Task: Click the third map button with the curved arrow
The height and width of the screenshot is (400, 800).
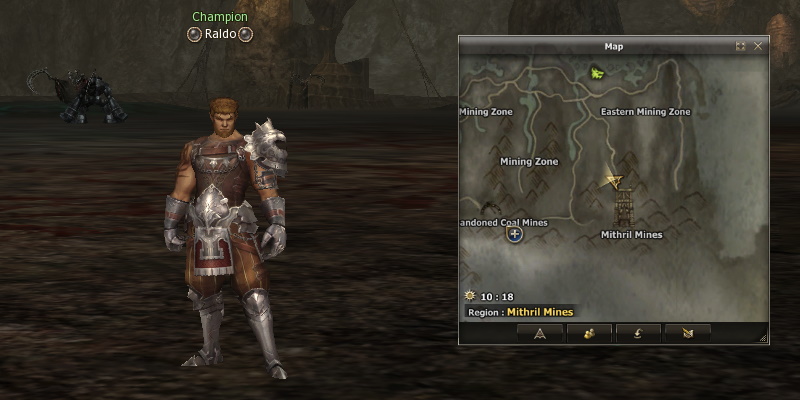Action: [x=638, y=333]
